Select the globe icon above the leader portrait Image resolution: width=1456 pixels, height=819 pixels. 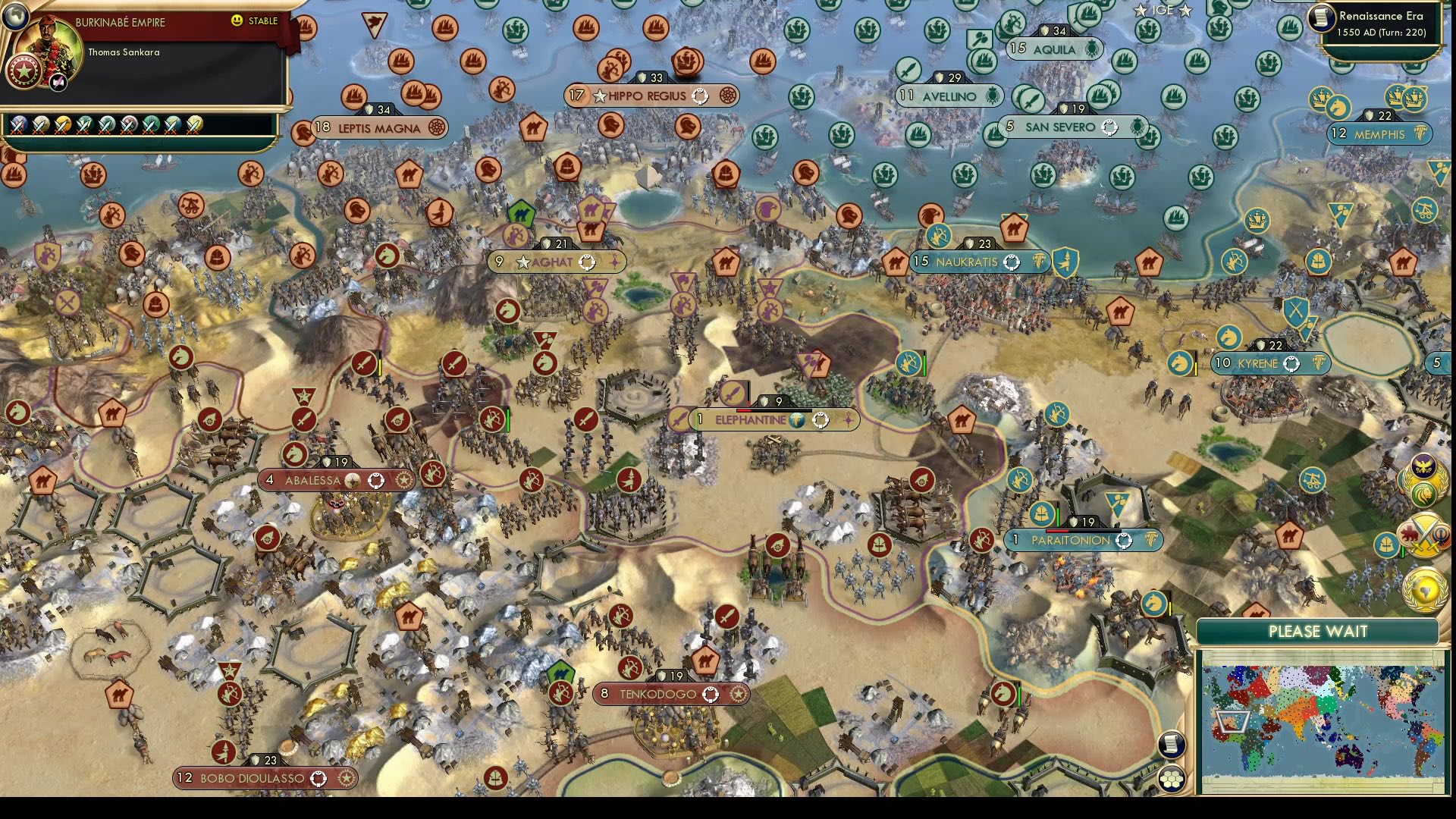point(15,17)
